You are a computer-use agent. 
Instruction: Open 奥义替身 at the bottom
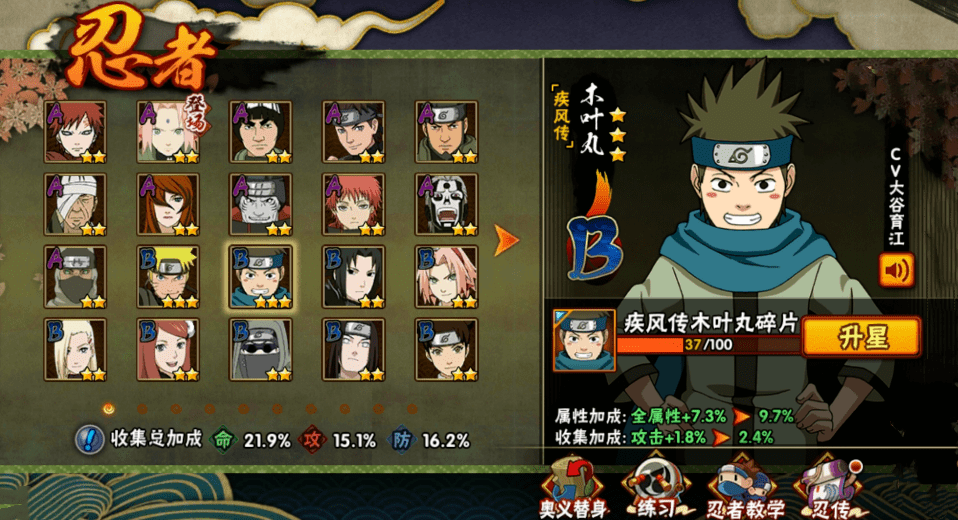pyautogui.click(x=573, y=488)
